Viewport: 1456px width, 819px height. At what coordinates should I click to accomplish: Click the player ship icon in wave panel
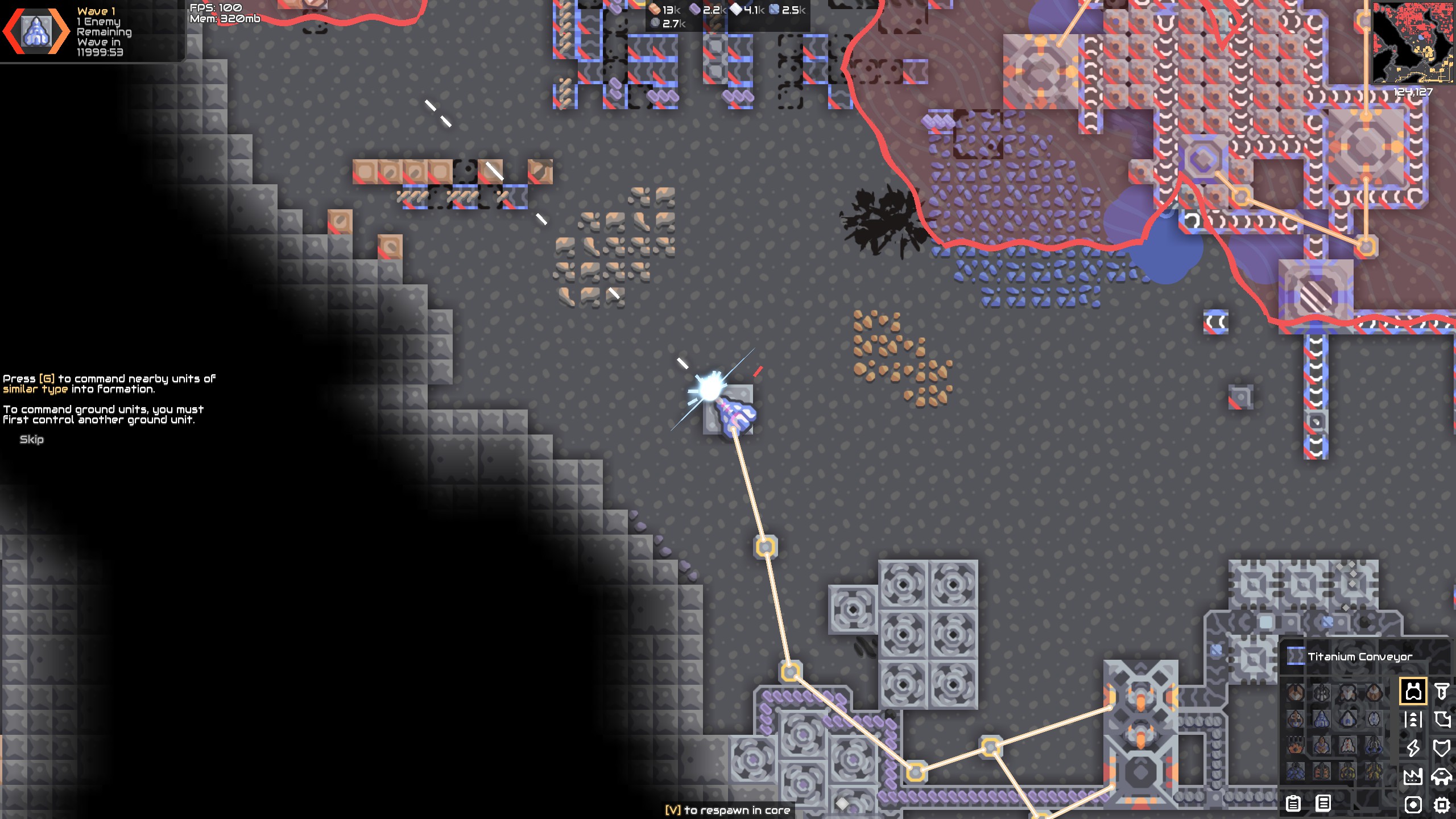[36, 31]
